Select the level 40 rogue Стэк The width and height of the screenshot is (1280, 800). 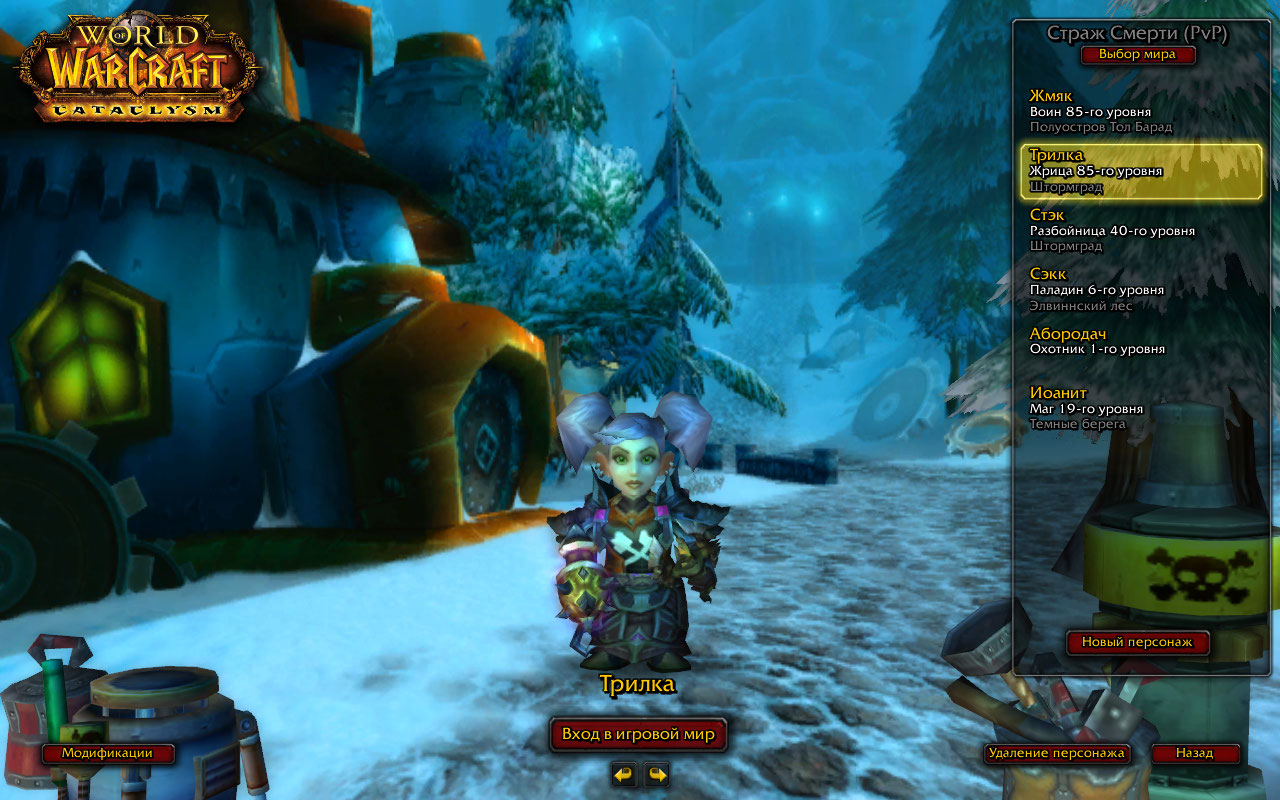pos(1140,230)
